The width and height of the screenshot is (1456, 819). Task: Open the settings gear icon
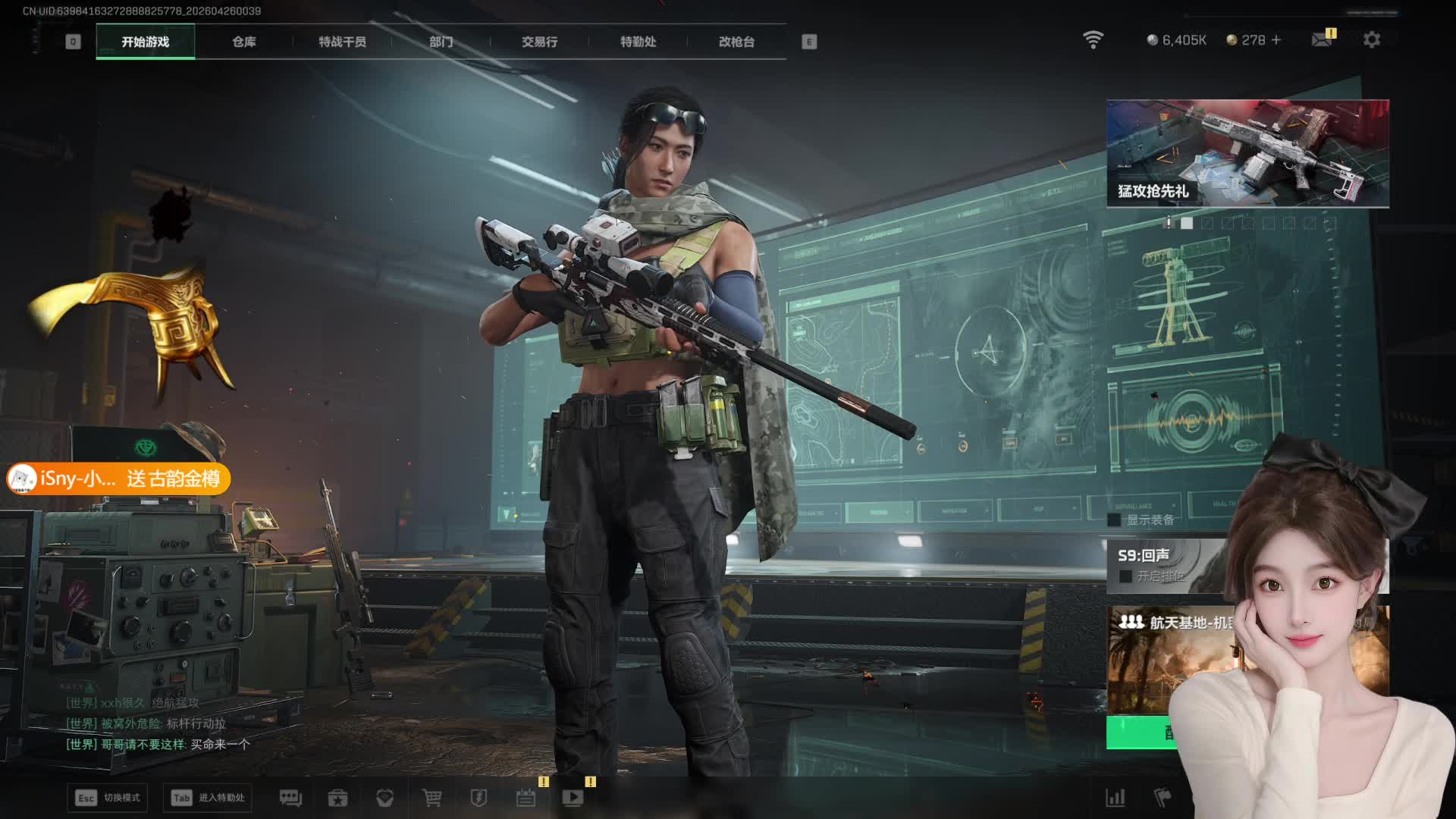1371,39
